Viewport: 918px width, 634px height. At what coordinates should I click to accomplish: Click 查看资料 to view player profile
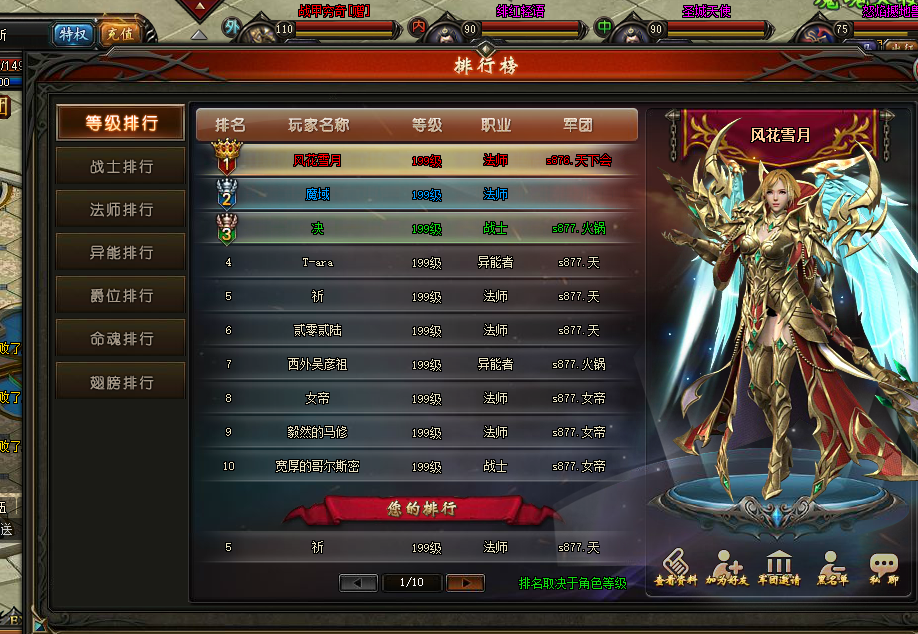[676, 569]
